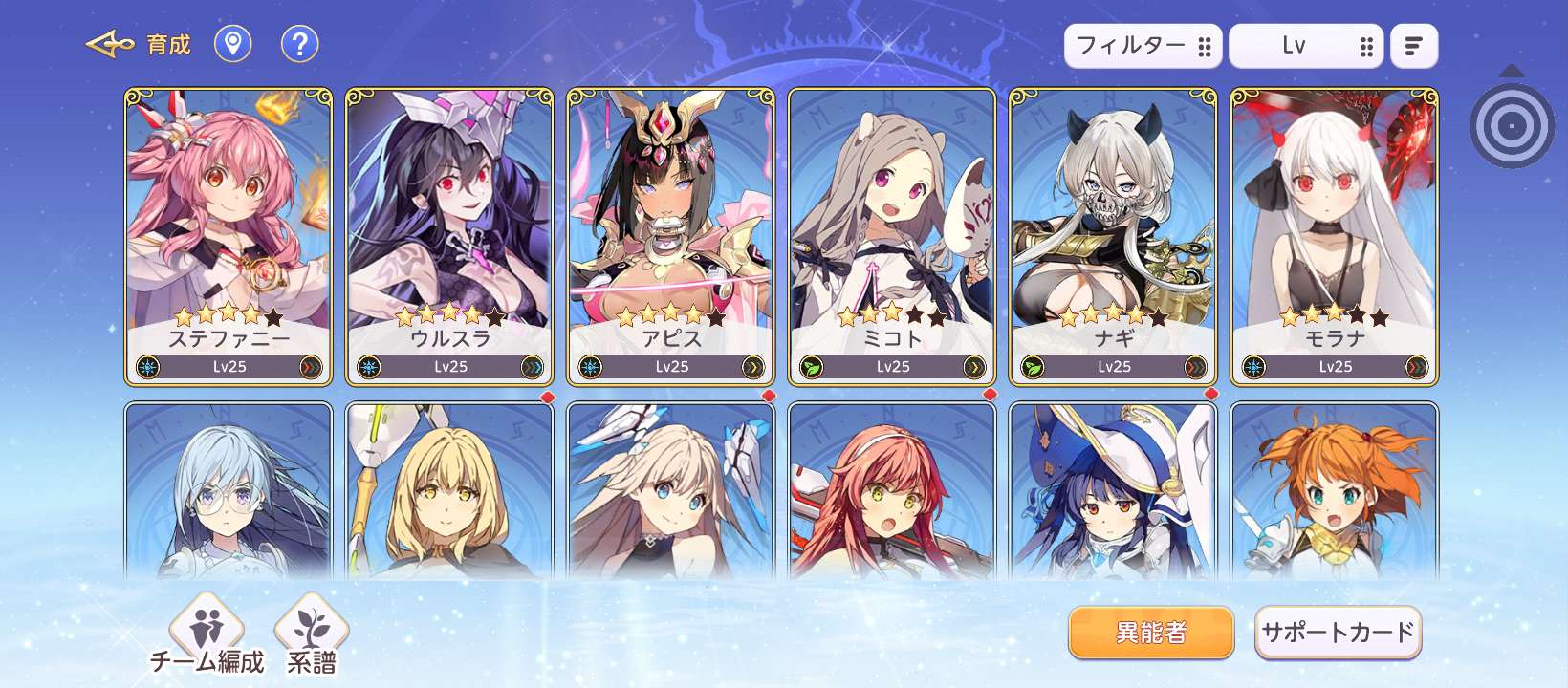The width and height of the screenshot is (1568, 688).
Task: Open the location pin icon
Action: [x=232, y=44]
